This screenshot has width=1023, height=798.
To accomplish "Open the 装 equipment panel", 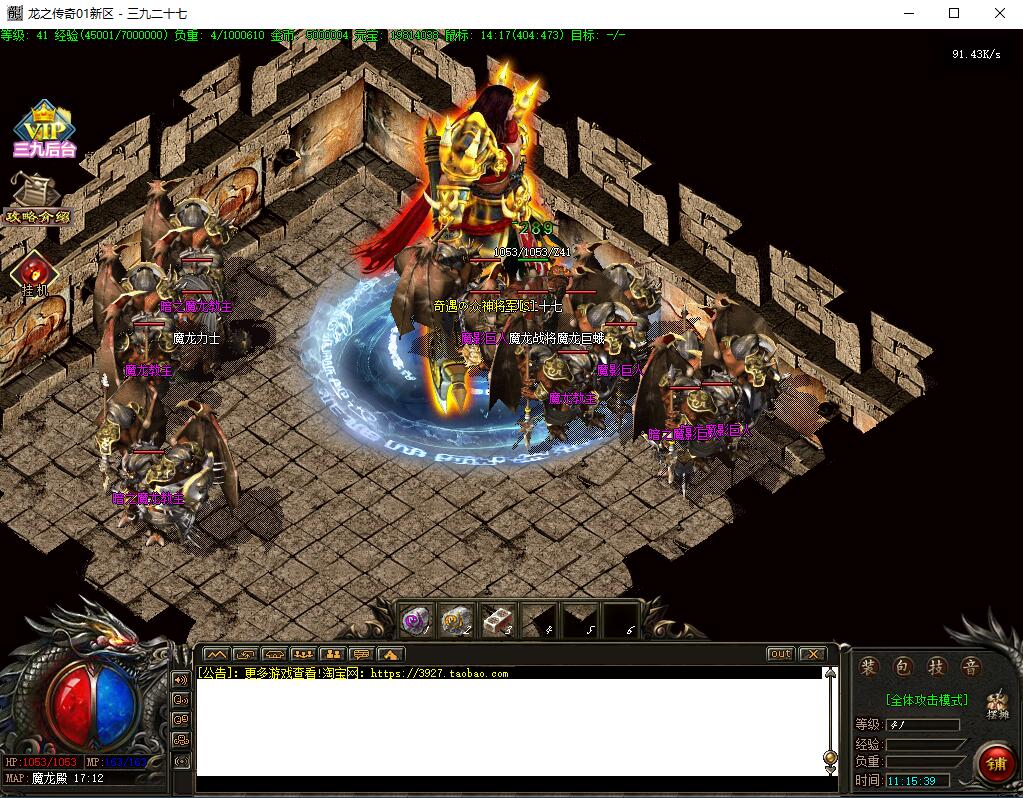I will click(869, 668).
